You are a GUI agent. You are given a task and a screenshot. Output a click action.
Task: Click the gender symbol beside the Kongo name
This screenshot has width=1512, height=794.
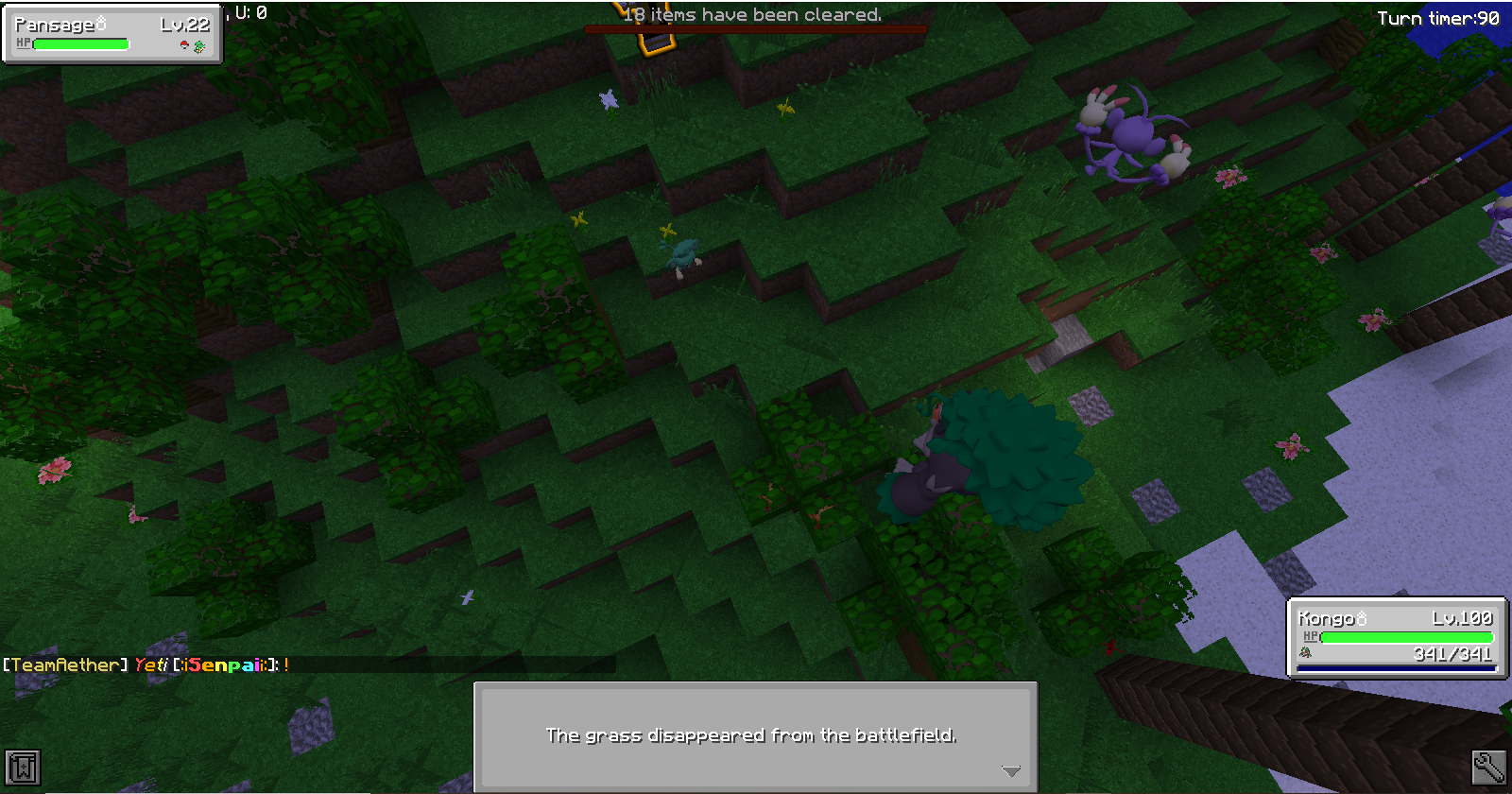pos(1362,618)
